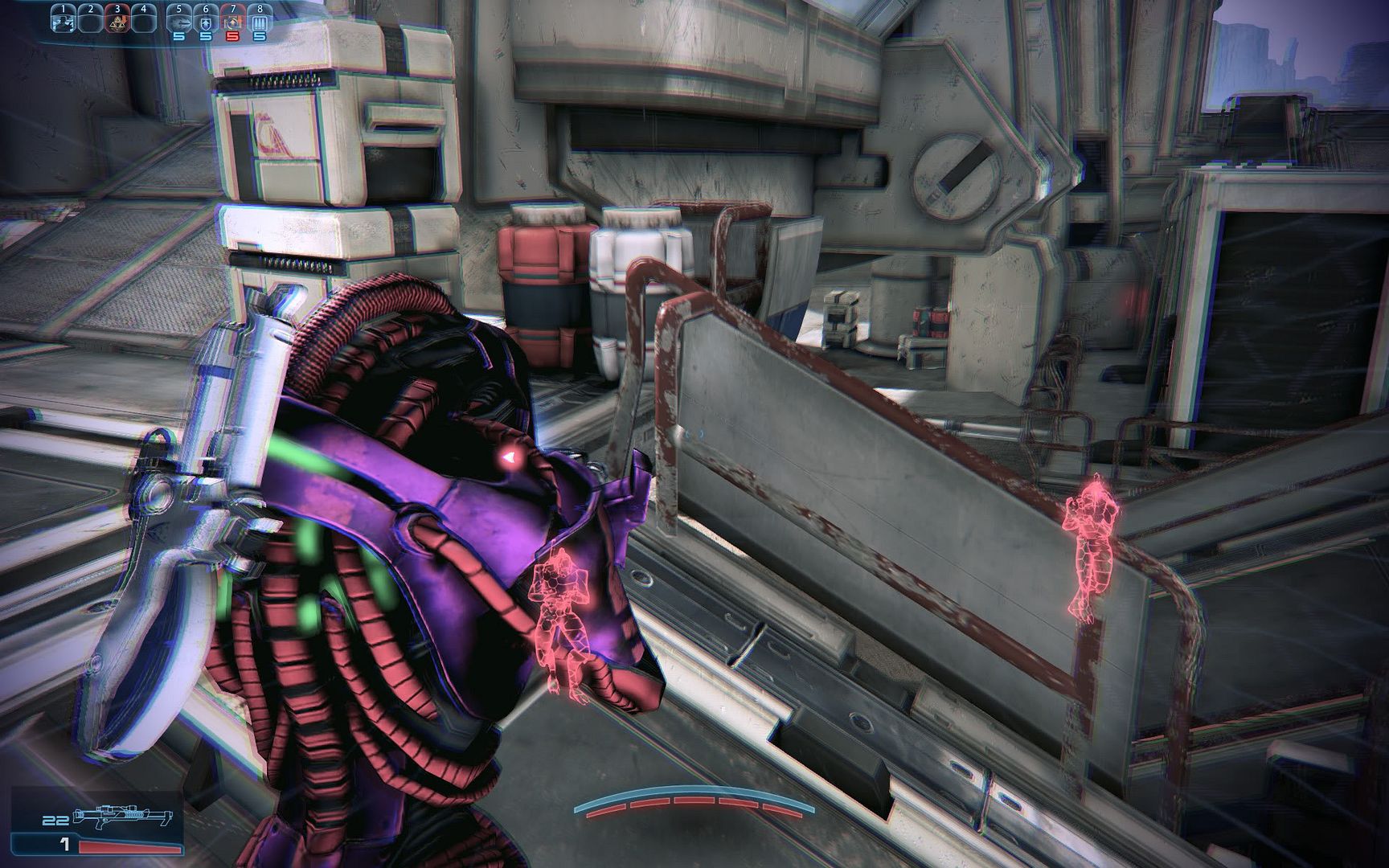Use the ammo pack consumable in slot 8
Image resolution: width=1389 pixels, height=868 pixels.
(x=259, y=22)
